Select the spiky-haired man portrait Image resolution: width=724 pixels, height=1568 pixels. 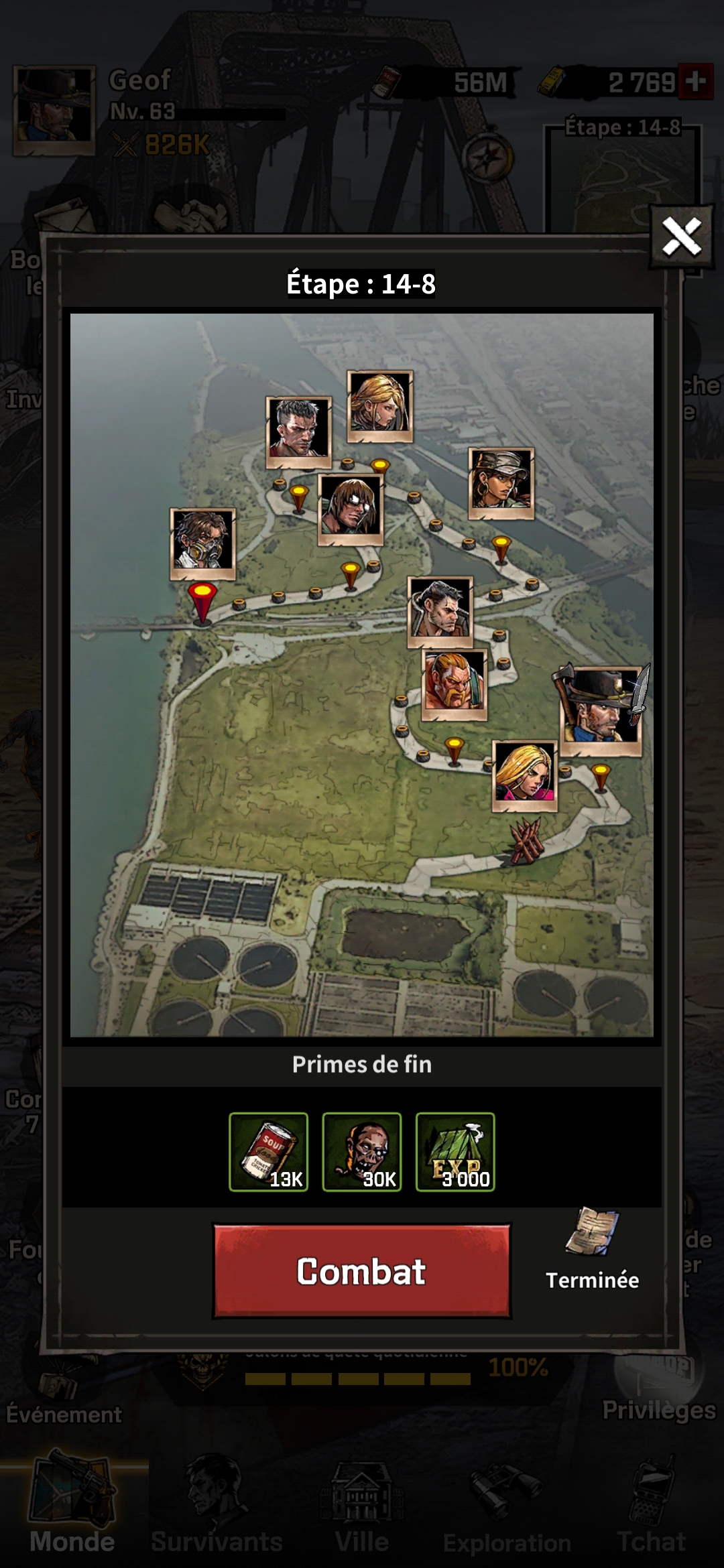click(298, 431)
